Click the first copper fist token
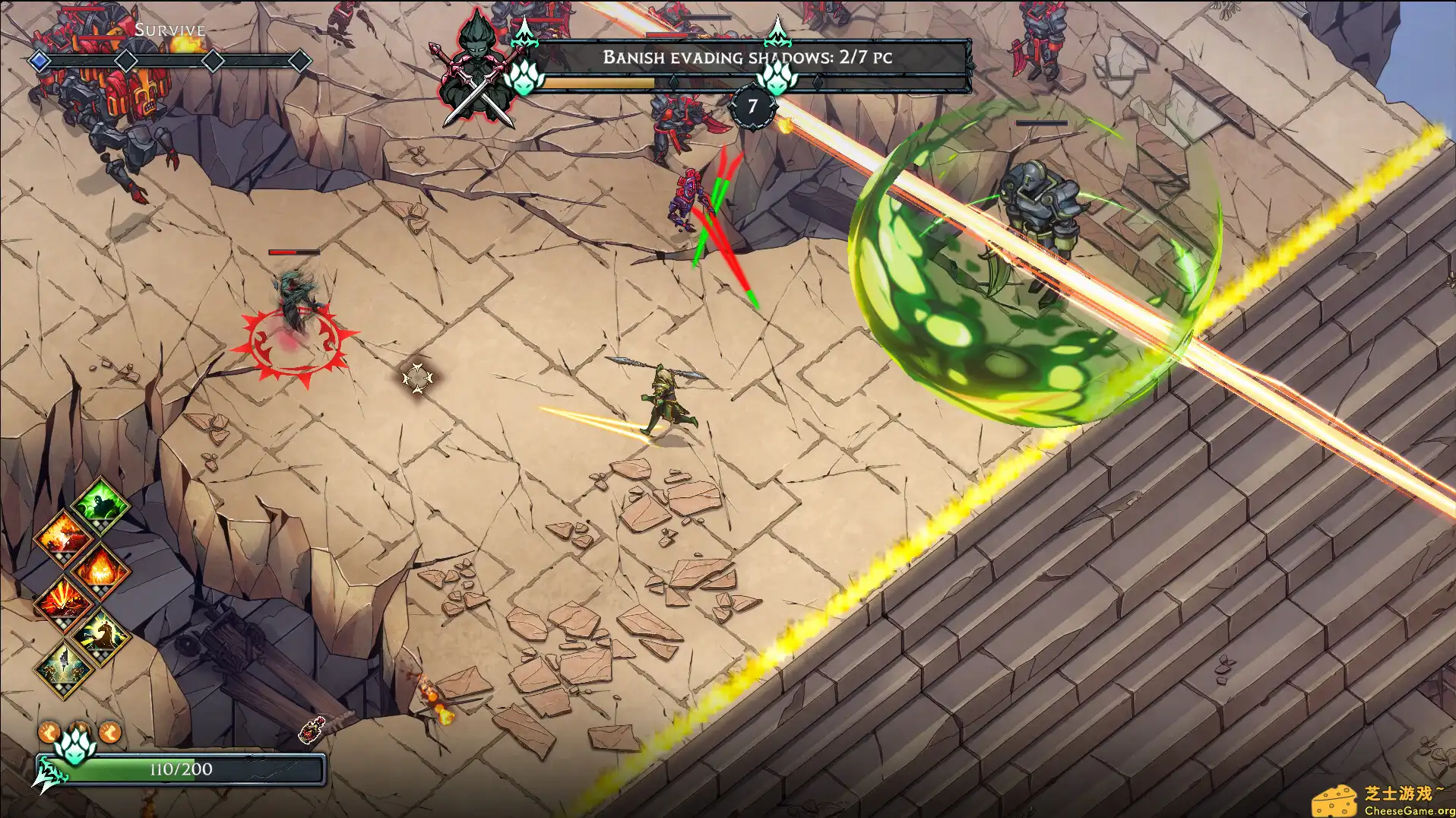 [x=49, y=732]
